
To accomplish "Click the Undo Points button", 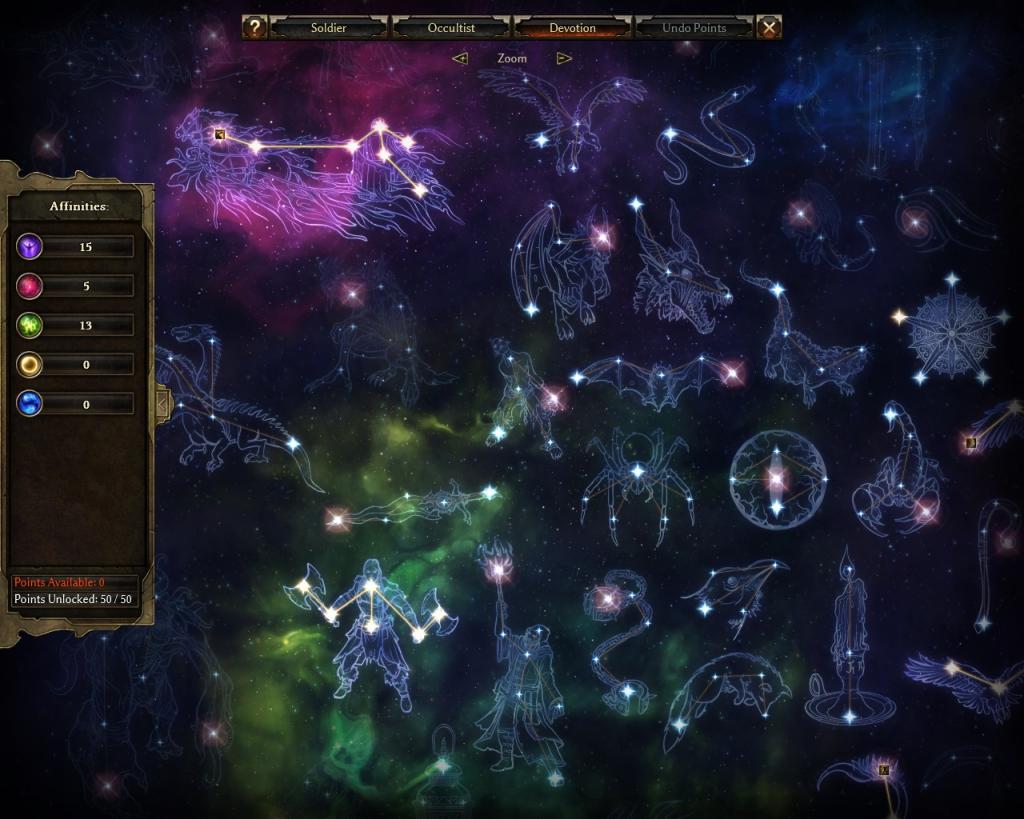I will tap(694, 28).
